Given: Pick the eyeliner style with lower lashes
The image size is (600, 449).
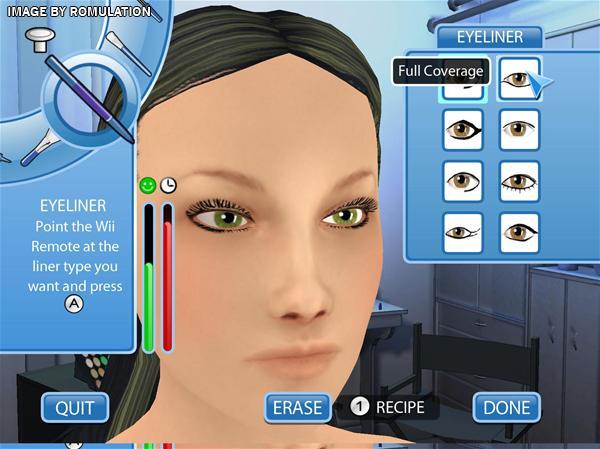Looking at the screenshot, I should (x=519, y=182).
